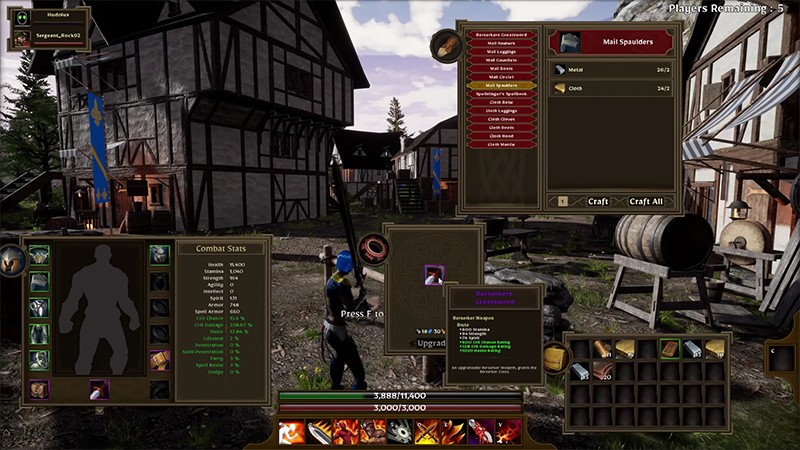Choose Spellslinger's Spellbook recipe
800x450 pixels.
tap(501, 94)
